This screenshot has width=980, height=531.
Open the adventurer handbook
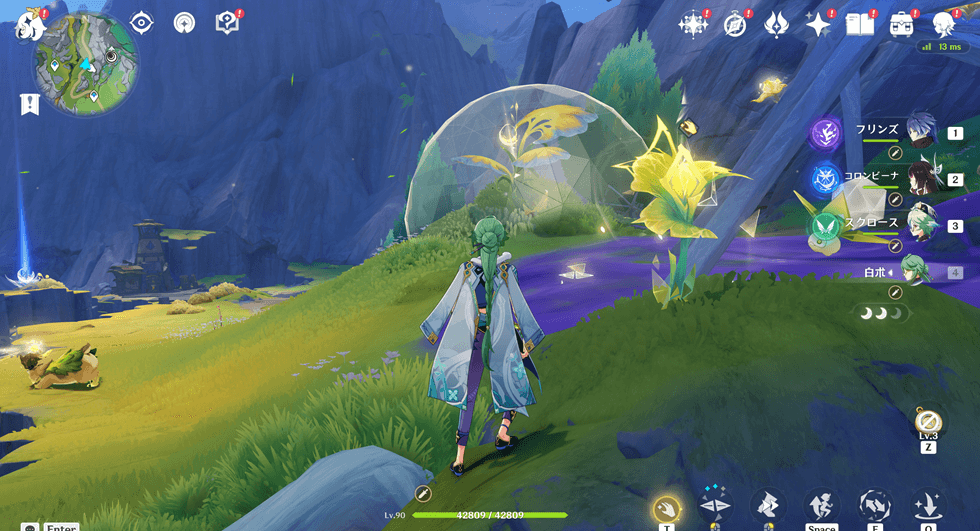[859, 24]
